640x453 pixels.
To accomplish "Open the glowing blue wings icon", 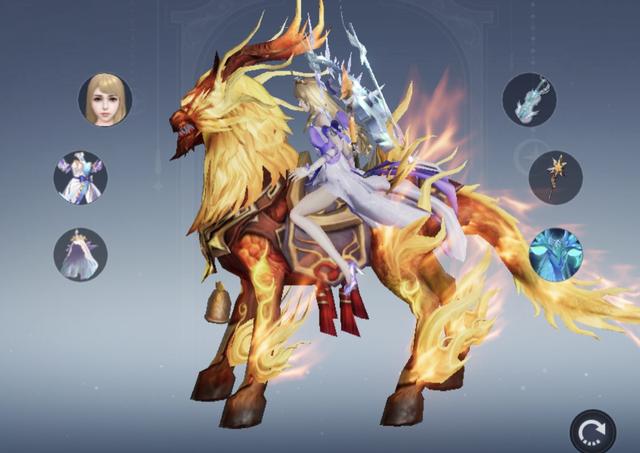I will tap(555, 254).
